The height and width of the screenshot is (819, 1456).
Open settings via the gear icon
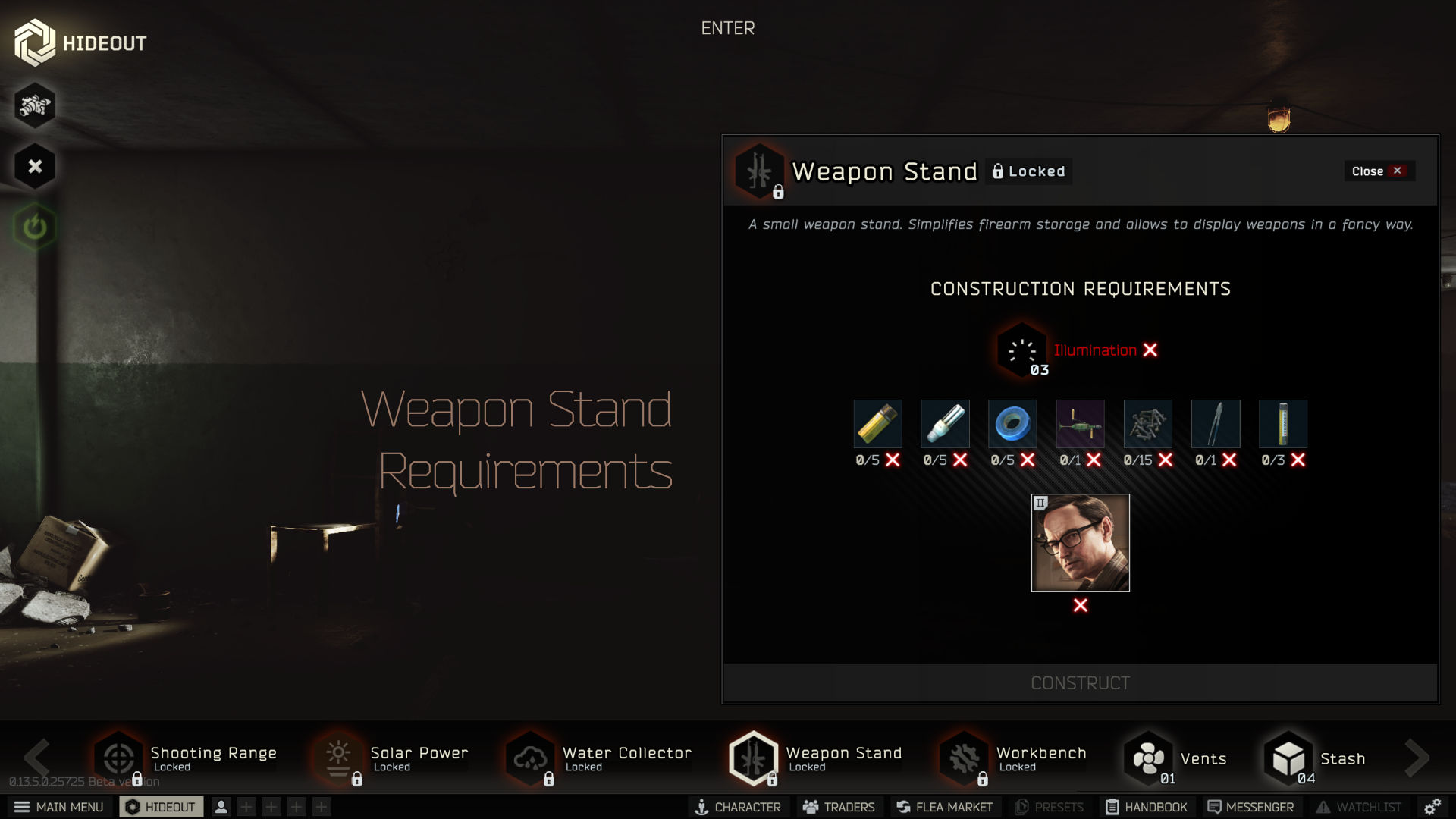point(1432,807)
